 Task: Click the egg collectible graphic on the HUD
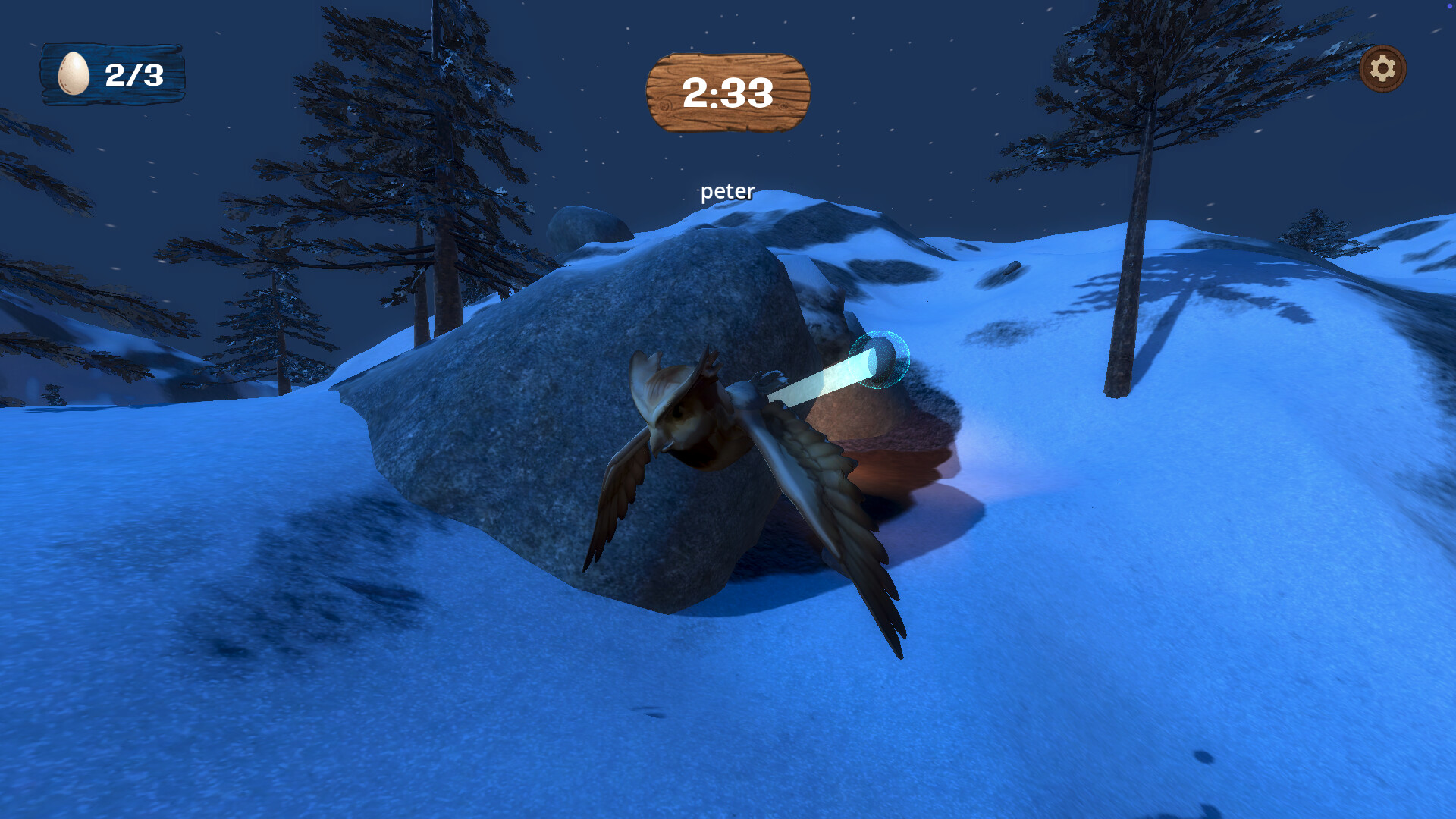tap(72, 73)
